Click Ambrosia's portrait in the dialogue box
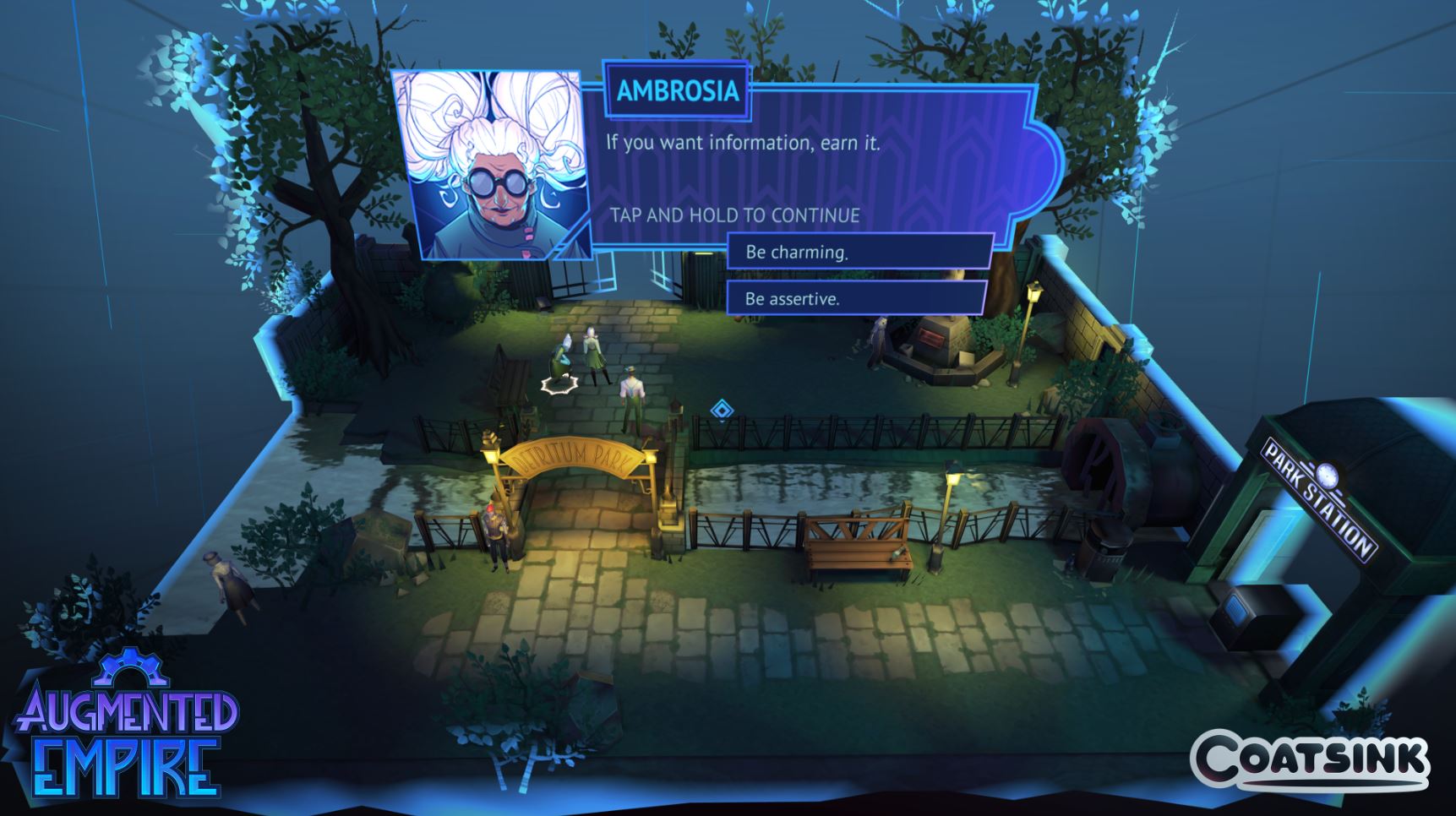 click(490, 165)
